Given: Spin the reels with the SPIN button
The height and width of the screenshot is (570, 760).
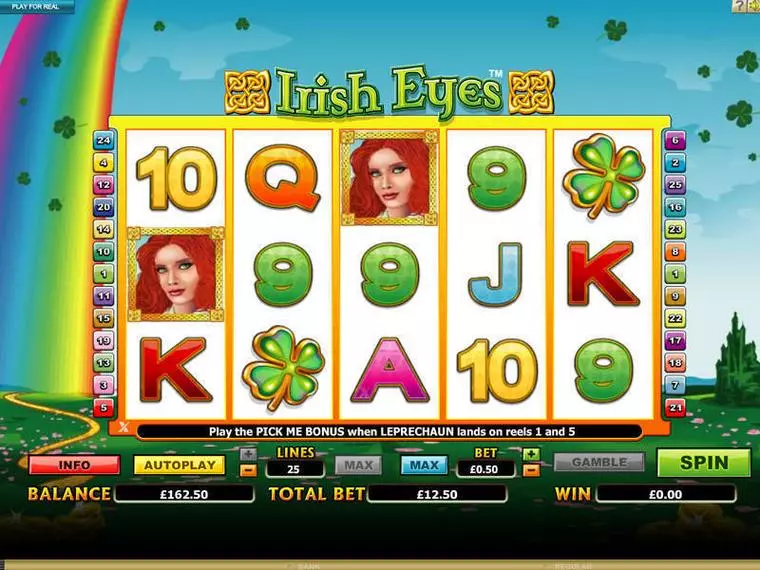Looking at the screenshot, I should tap(703, 463).
